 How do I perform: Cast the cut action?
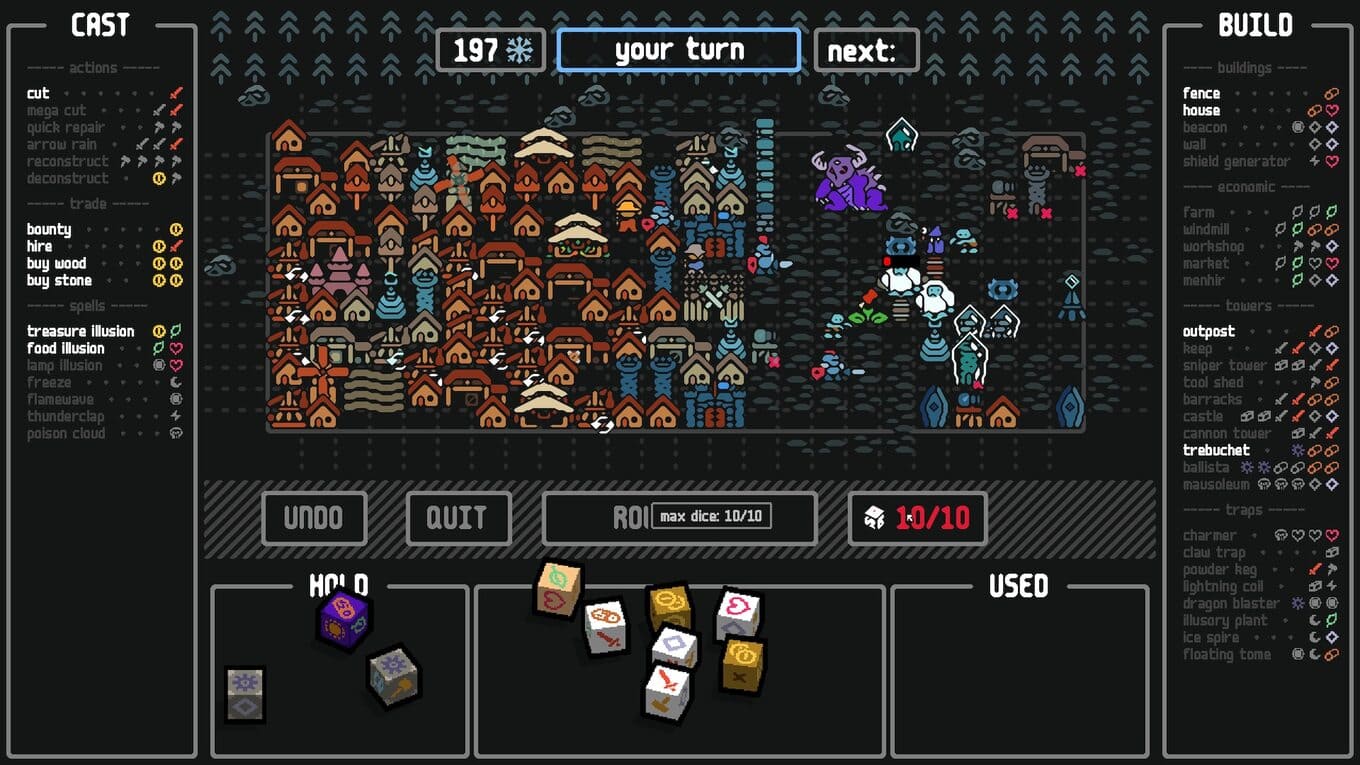(38, 94)
